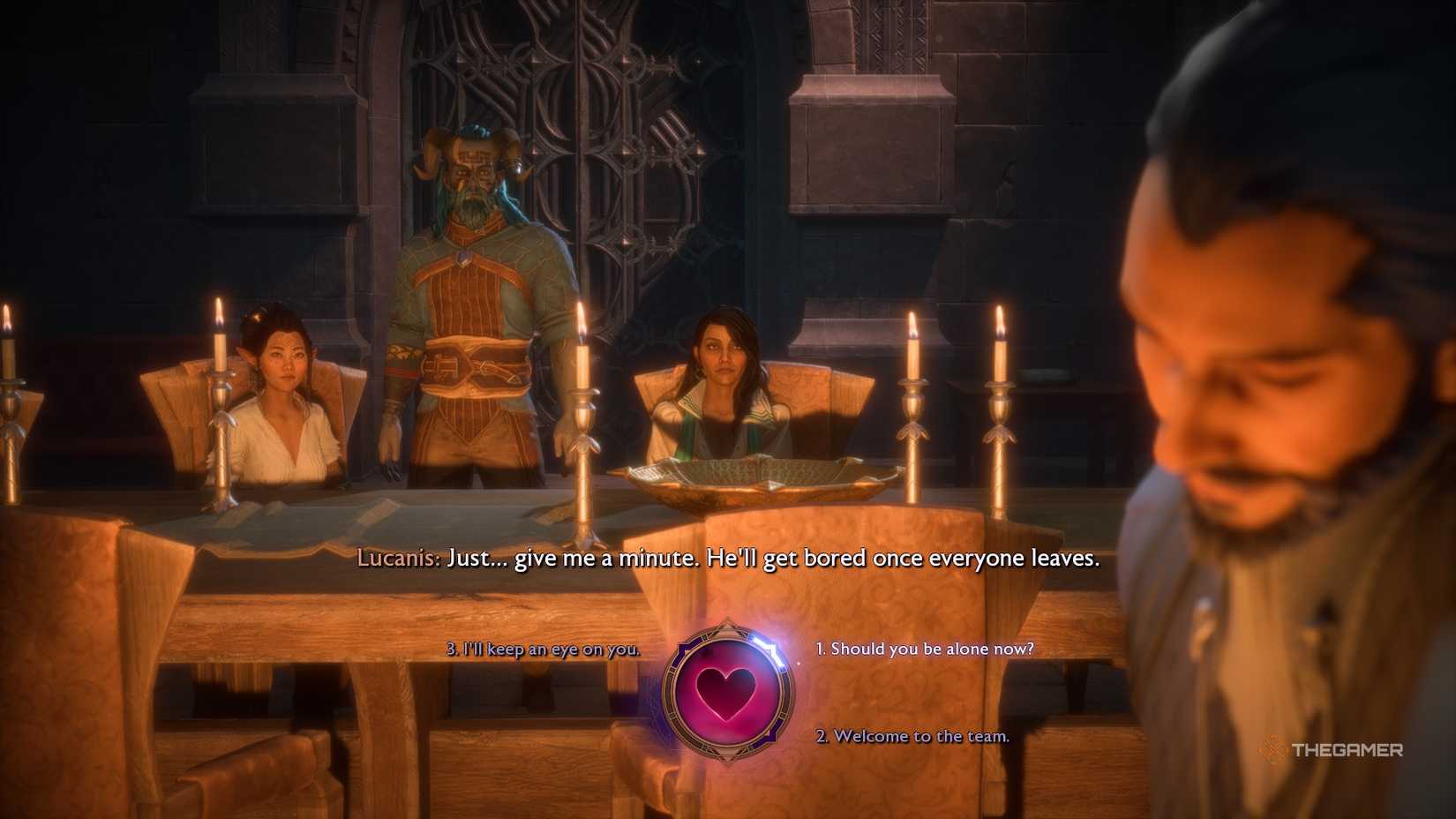The height and width of the screenshot is (819, 1456).
Task: Click the ornate ring framing the heart emblem
Action: point(672,692)
